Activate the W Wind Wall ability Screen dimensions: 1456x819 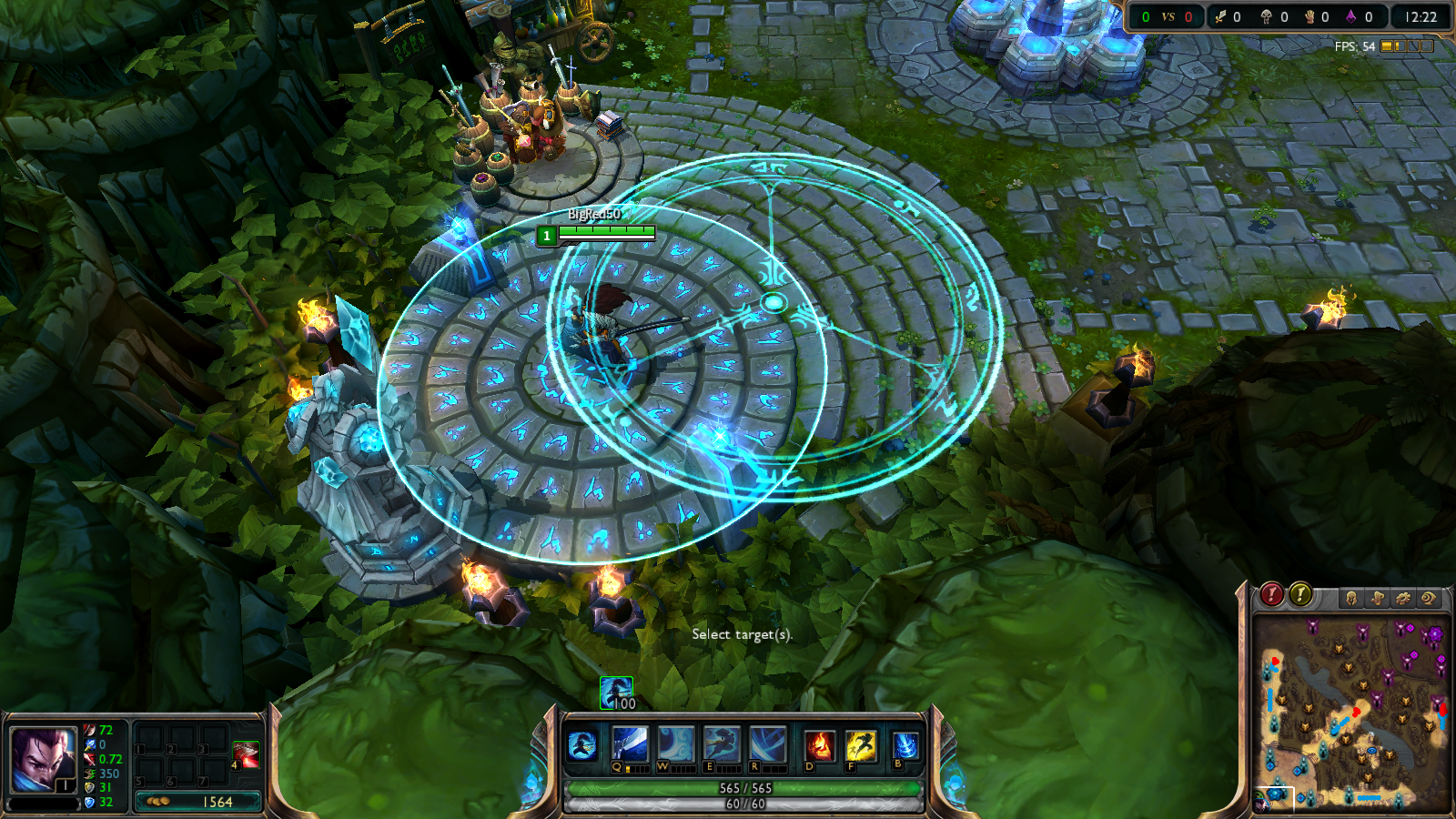pyautogui.click(x=674, y=744)
